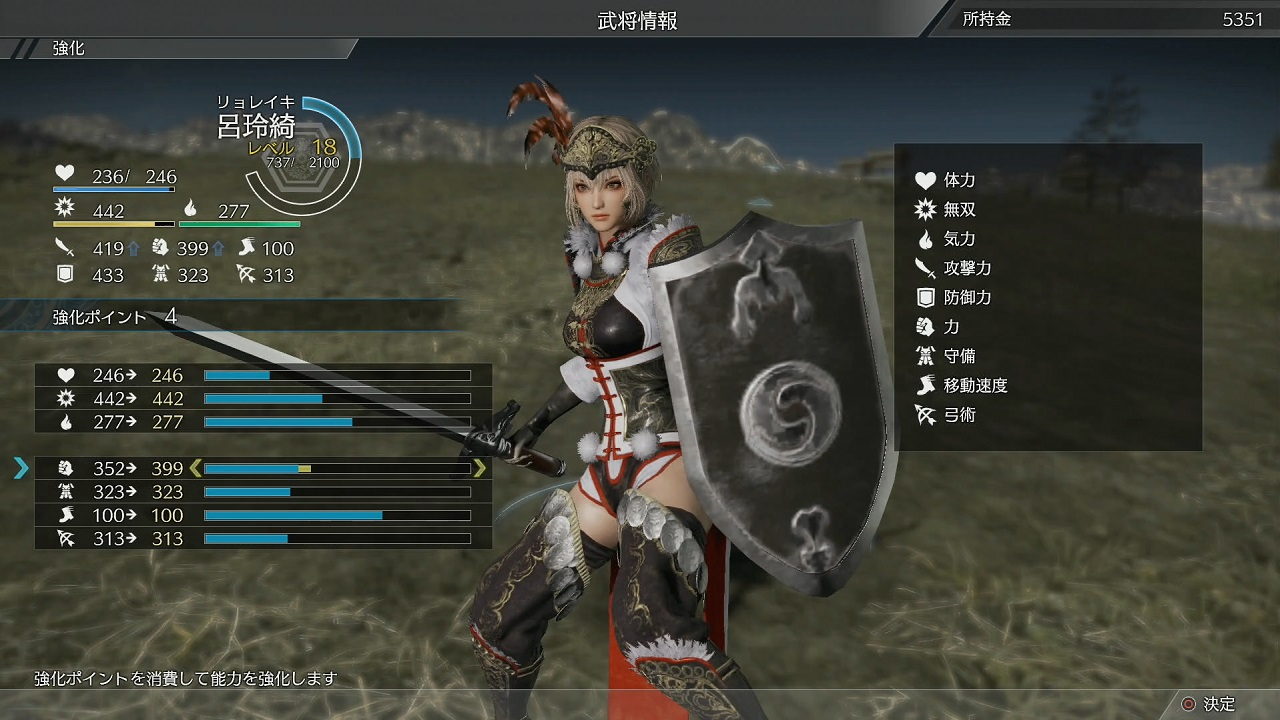
Task: Open the 強化 tab
Action: 70,48
